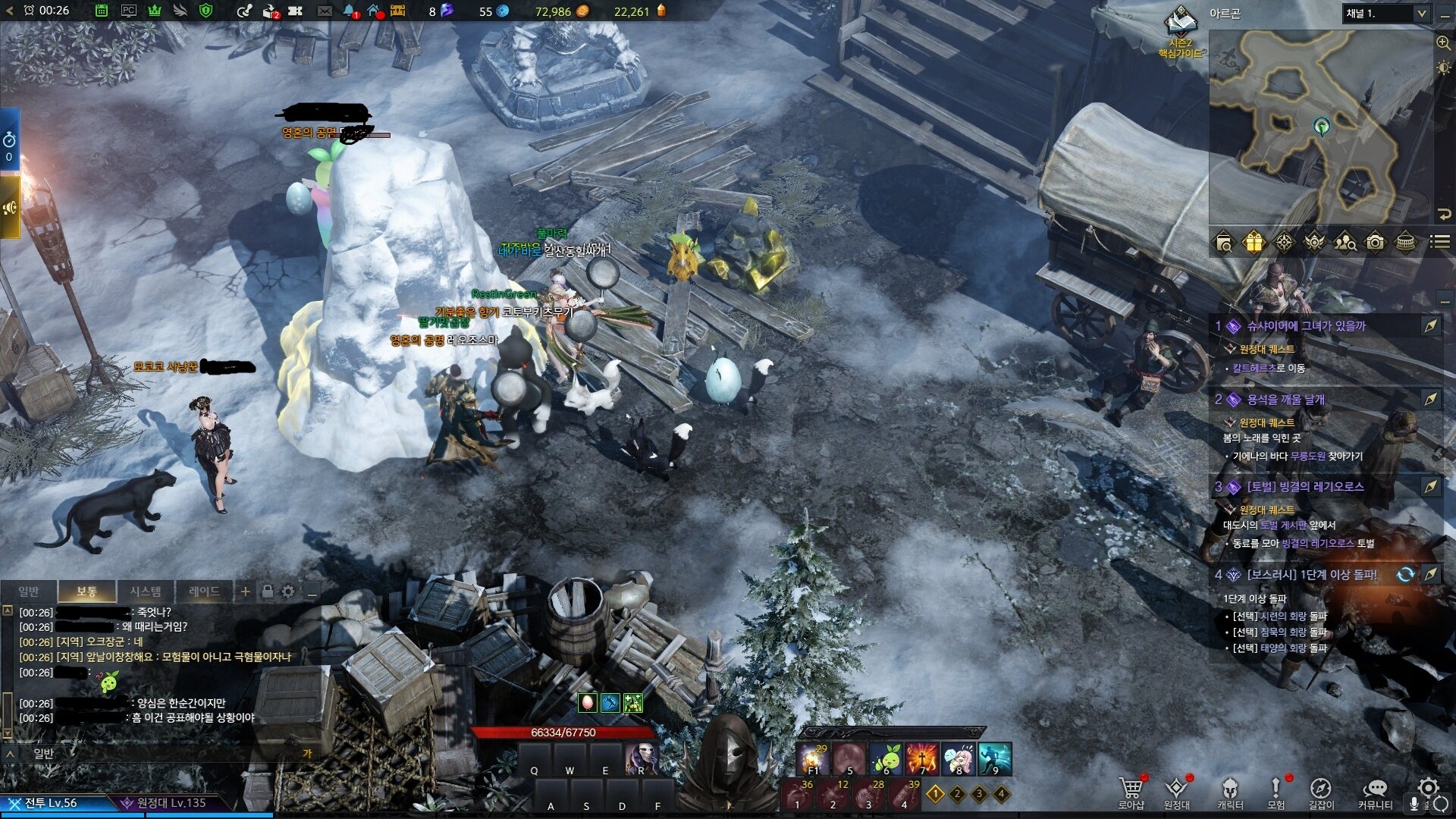
Task: Use the green sprout item in slot 6
Action: coord(885,758)
